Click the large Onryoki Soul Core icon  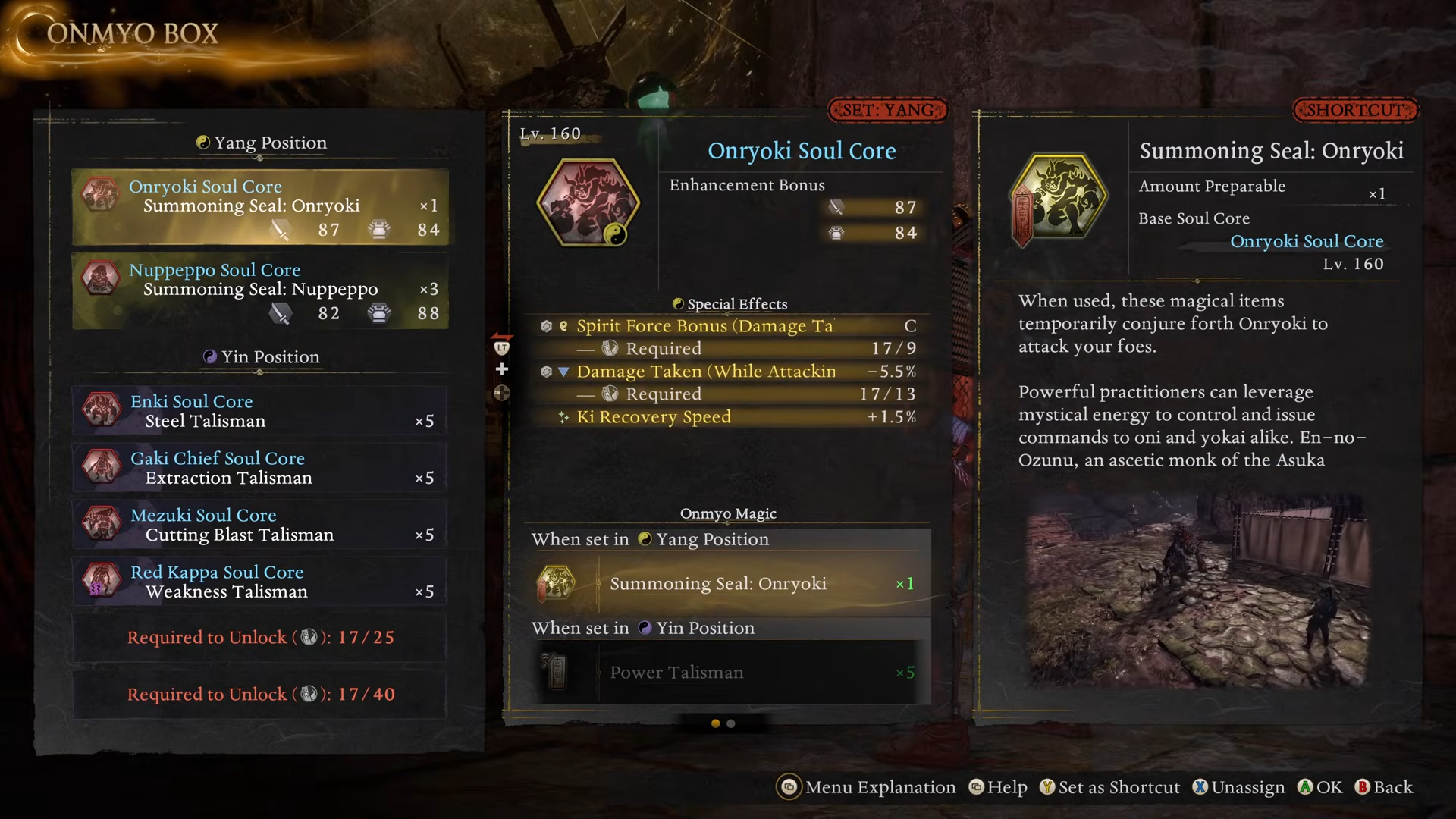point(588,202)
